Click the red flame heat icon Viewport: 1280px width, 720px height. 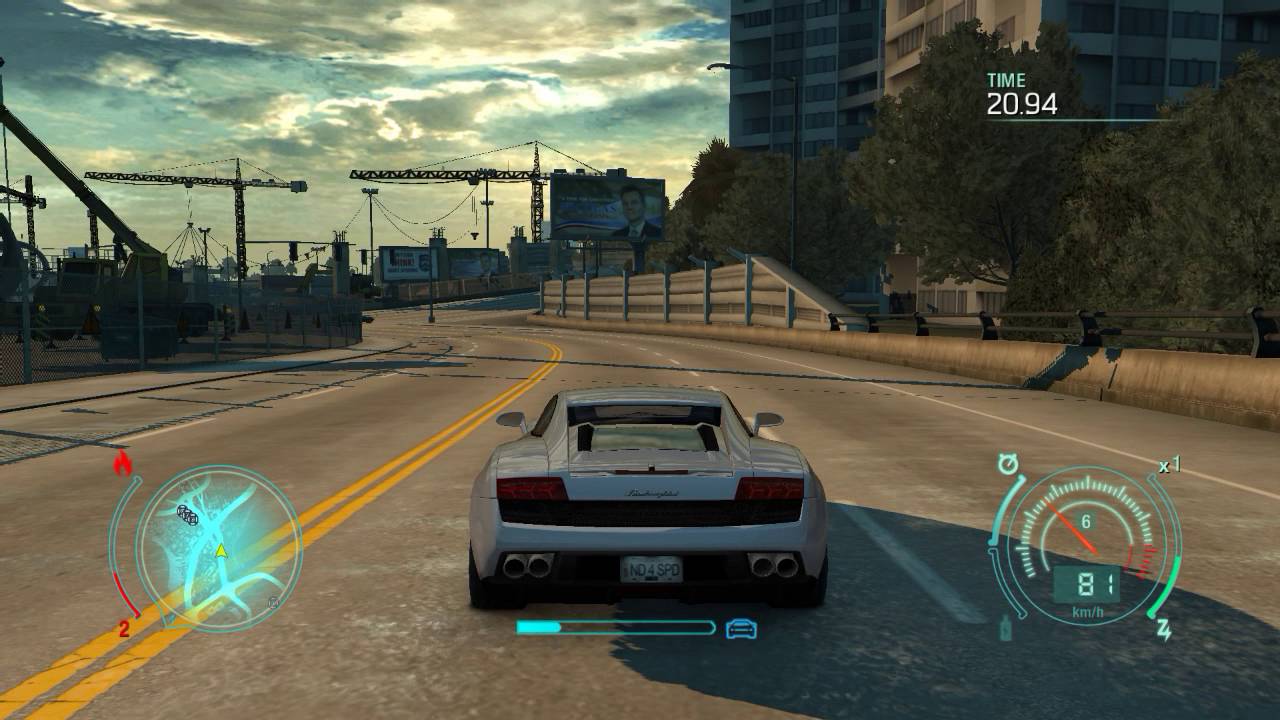[123, 463]
